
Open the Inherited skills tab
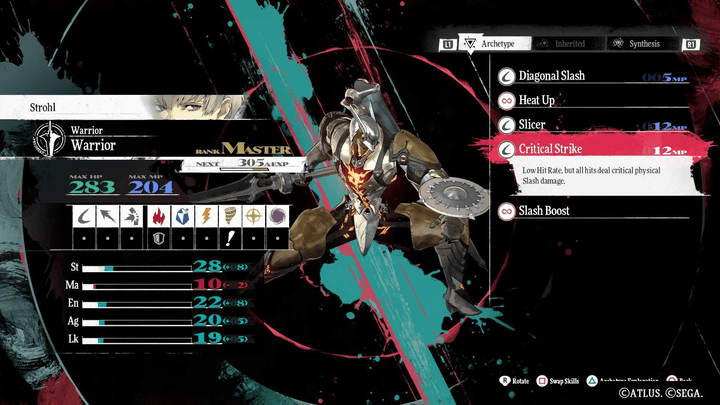click(x=564, y=44)
